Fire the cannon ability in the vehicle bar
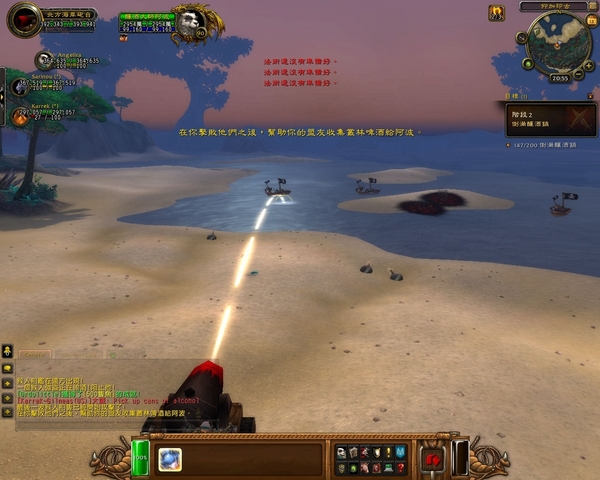Screen dimensions: 600x480 pyautogui.click(x=170, y=458)
